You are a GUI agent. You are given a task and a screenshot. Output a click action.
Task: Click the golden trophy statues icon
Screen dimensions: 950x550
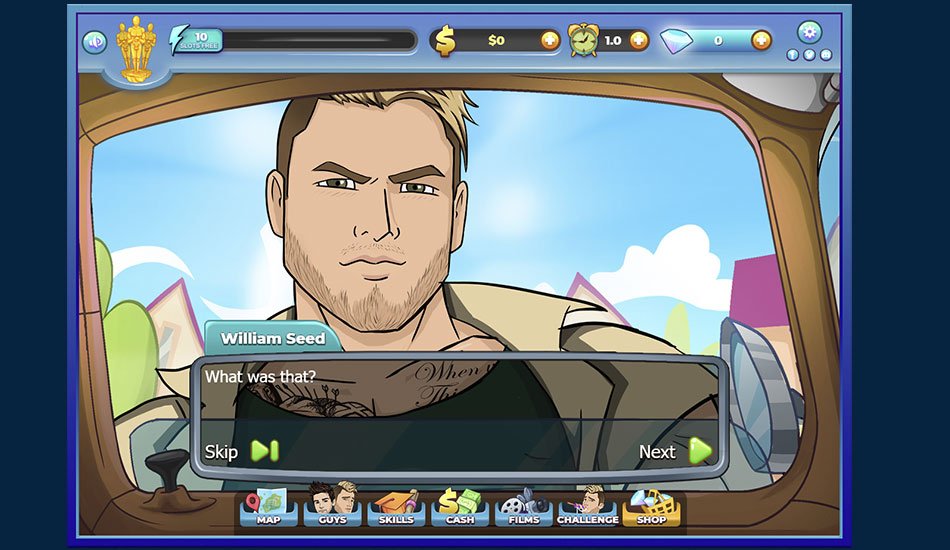tap(136, 48)
